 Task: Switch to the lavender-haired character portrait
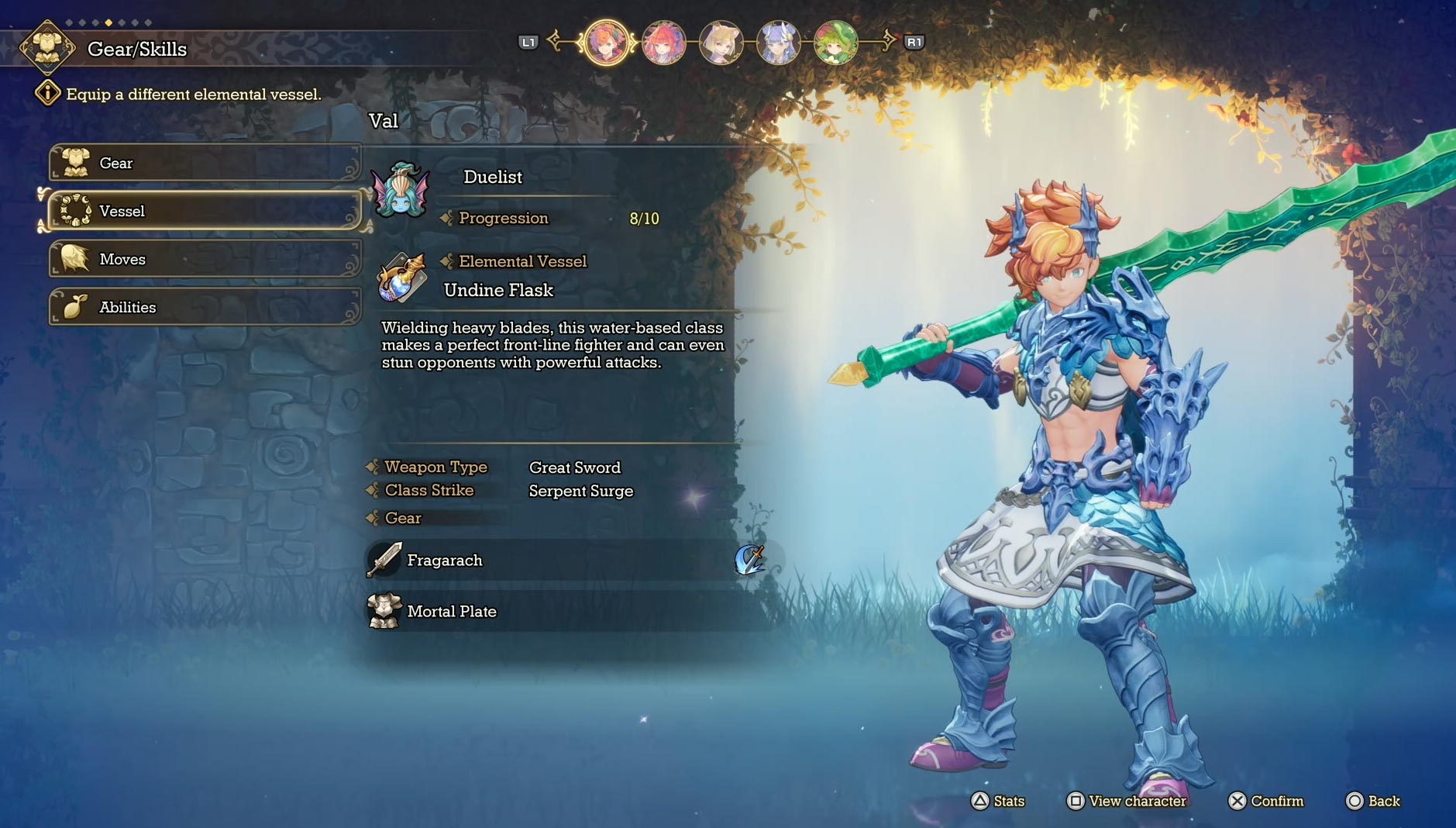point(778,43)
